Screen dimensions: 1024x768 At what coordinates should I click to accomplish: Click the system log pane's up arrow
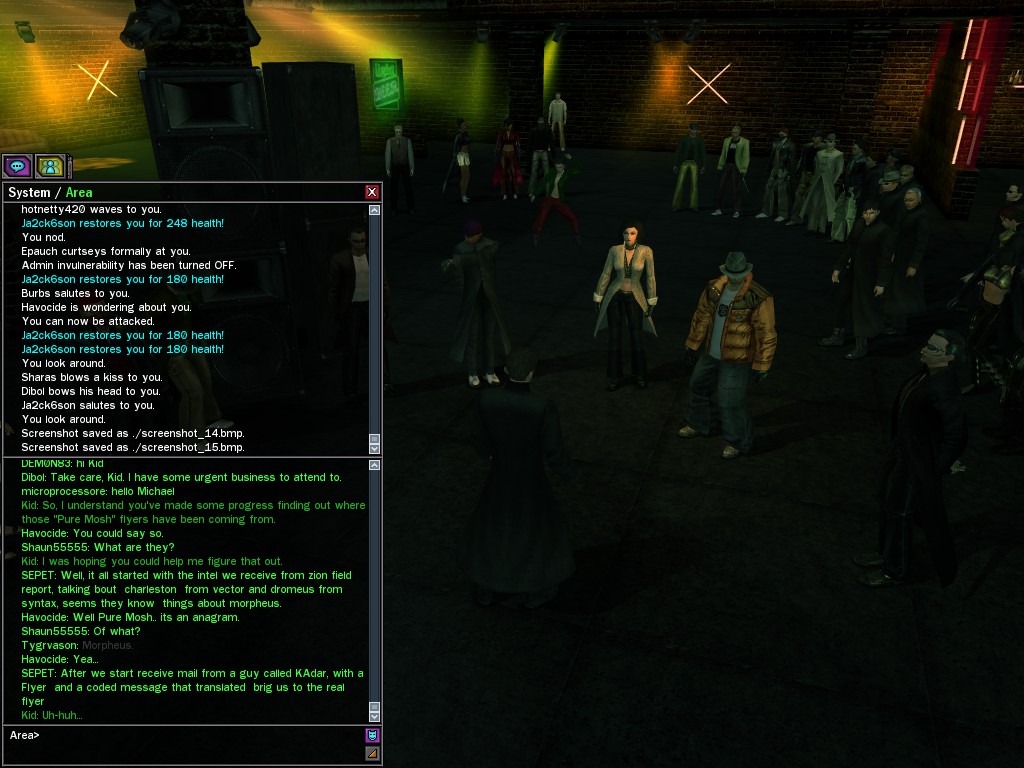[x=375, y=210]
